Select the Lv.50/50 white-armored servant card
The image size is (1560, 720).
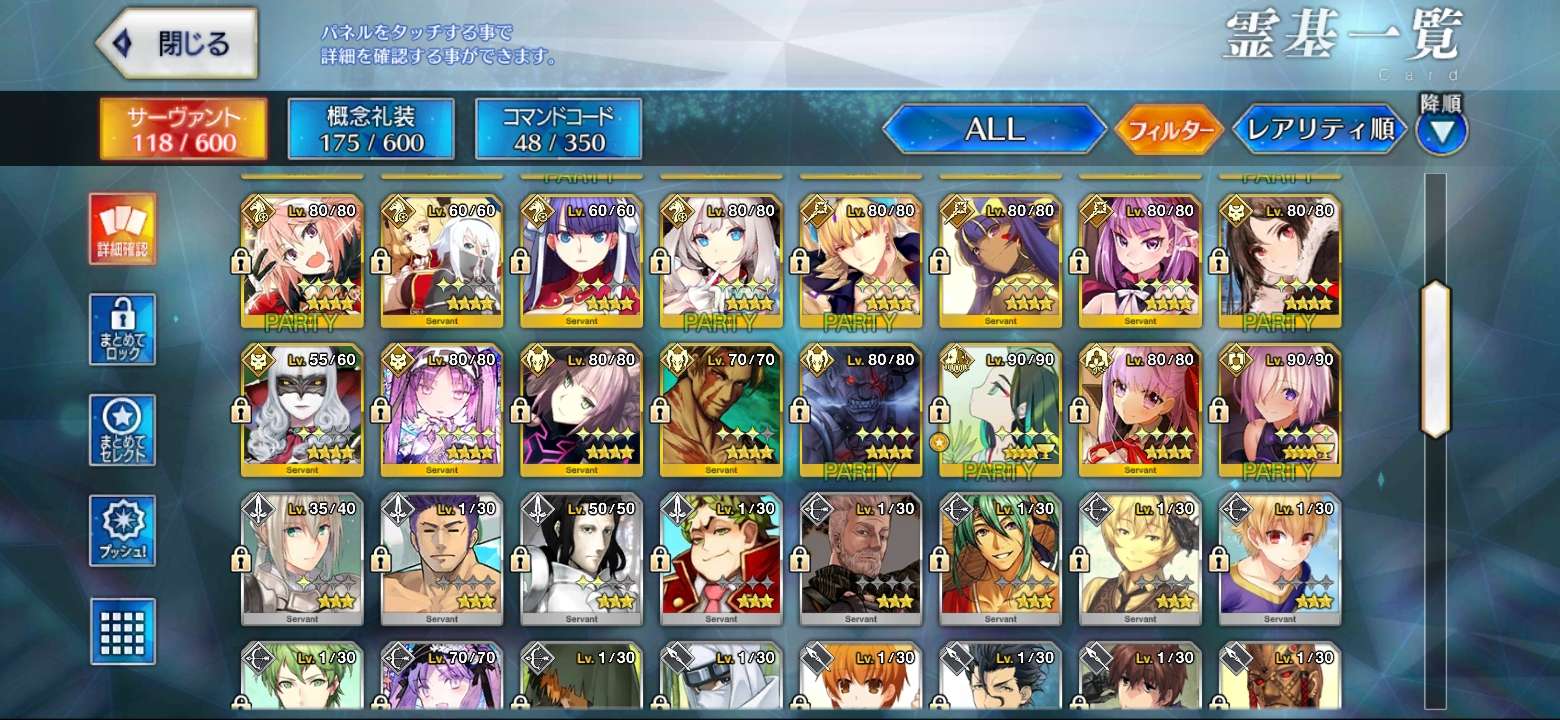[581, 558]
